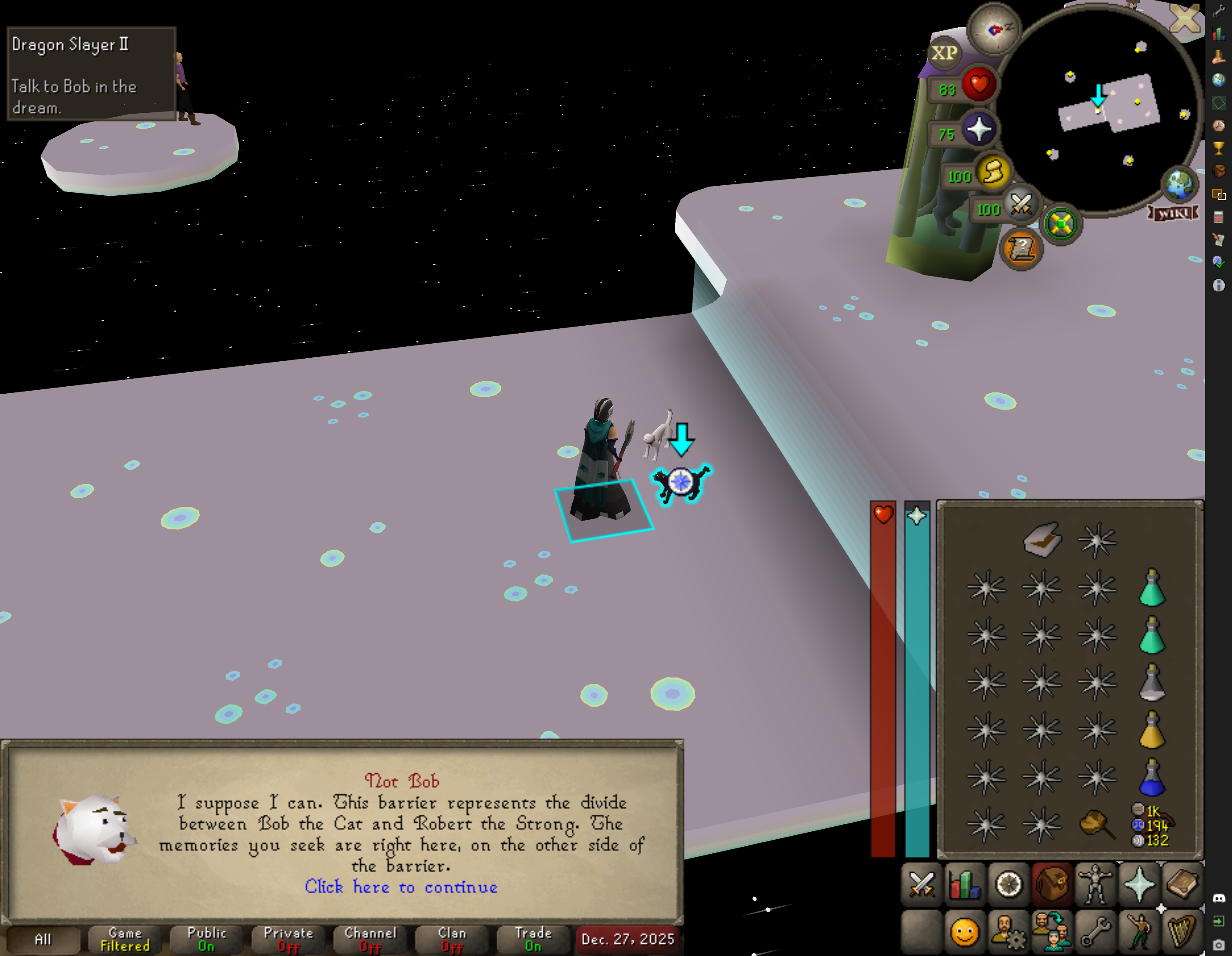Use the special attack orb
The width and height of the screenshot is (1232, 956).
(x=1020, y=205)
